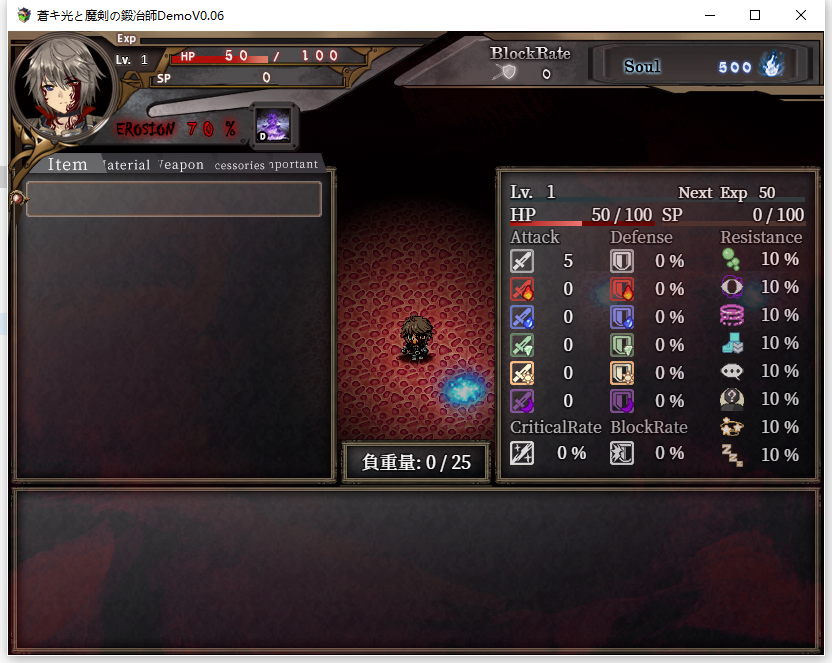832x663 pixels.
Task: Switch to the Item tab
Action: click(x=67, y=165)
